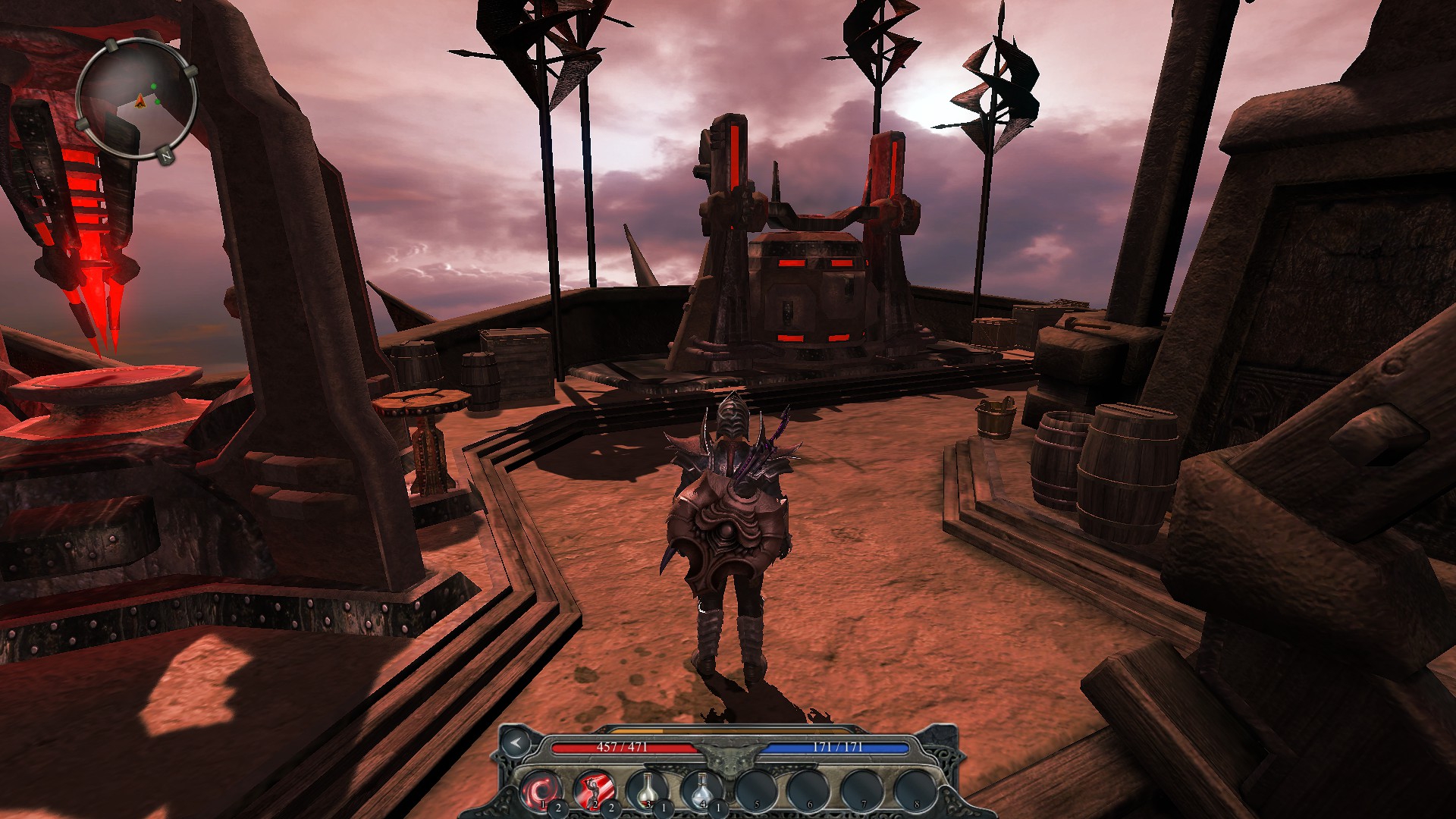Select empty hotbar slot 5
1456x819 pixels.
tap(756, 789)
